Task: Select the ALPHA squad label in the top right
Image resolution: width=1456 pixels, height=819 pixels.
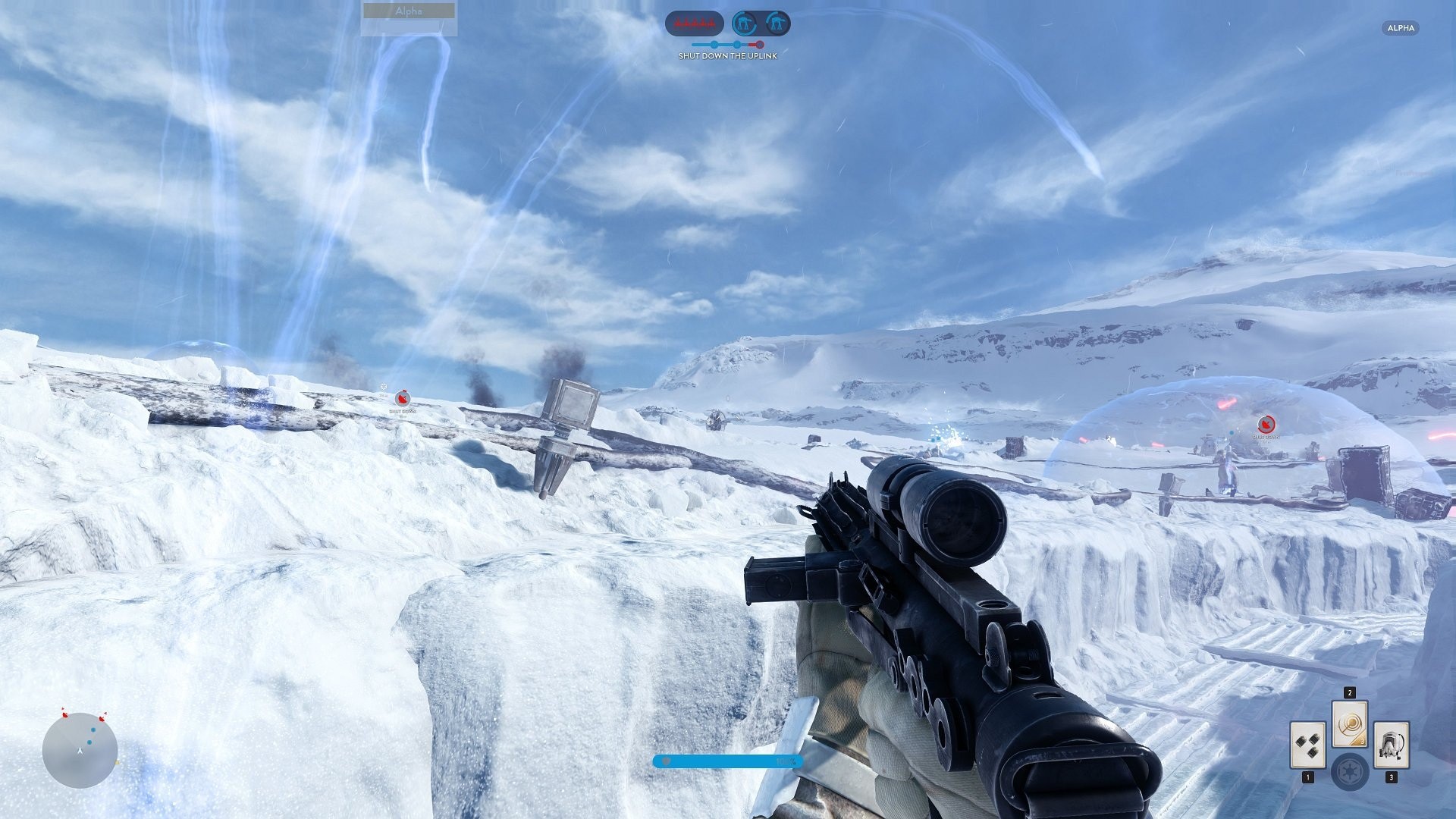Action: pyautogui.click(x=1401, y=28)
